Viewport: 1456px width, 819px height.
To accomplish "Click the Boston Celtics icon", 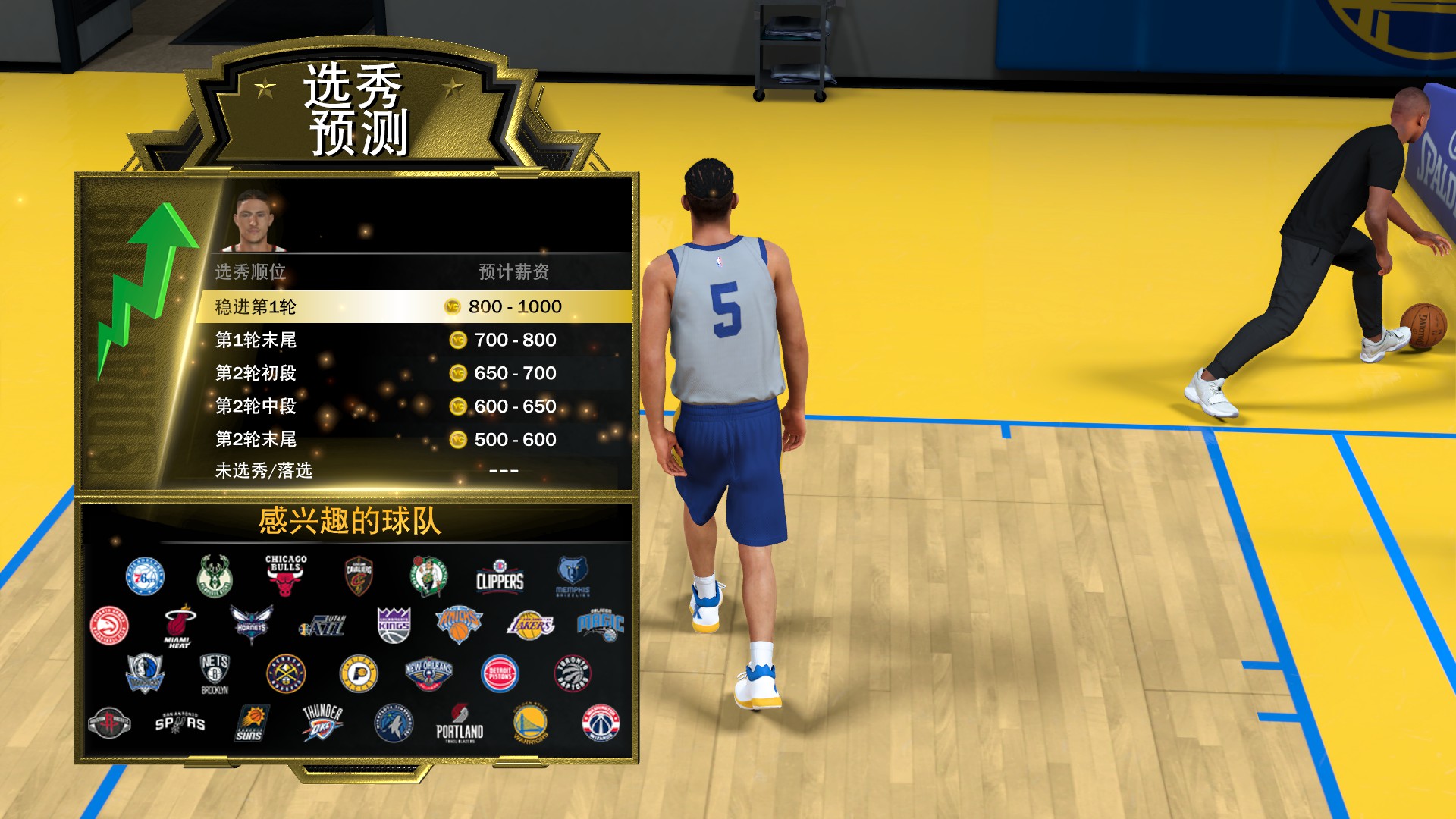I will tap(428, 576).
